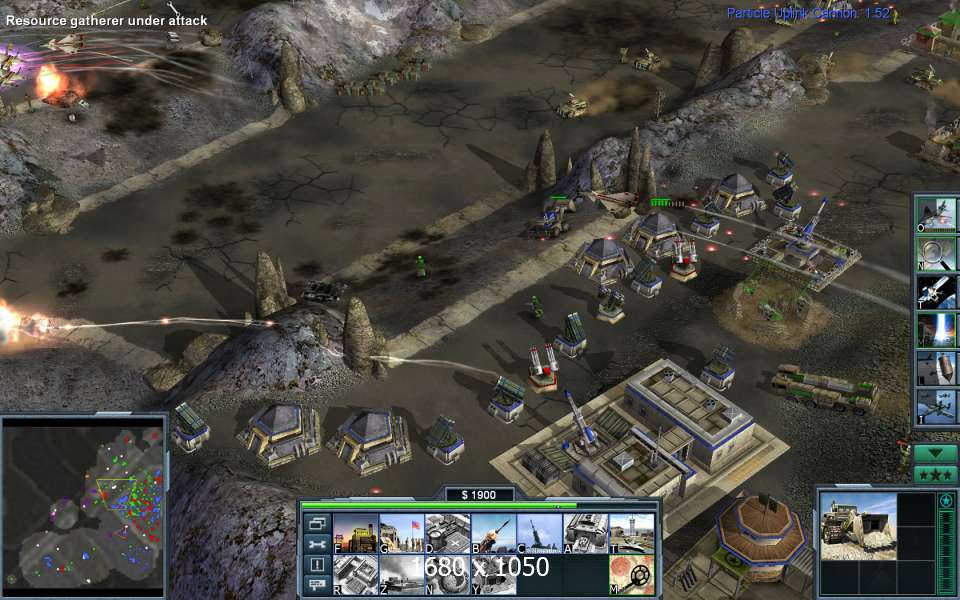Click the wrench button on command bar
The image size is (960, 600).
coord(317,544)
